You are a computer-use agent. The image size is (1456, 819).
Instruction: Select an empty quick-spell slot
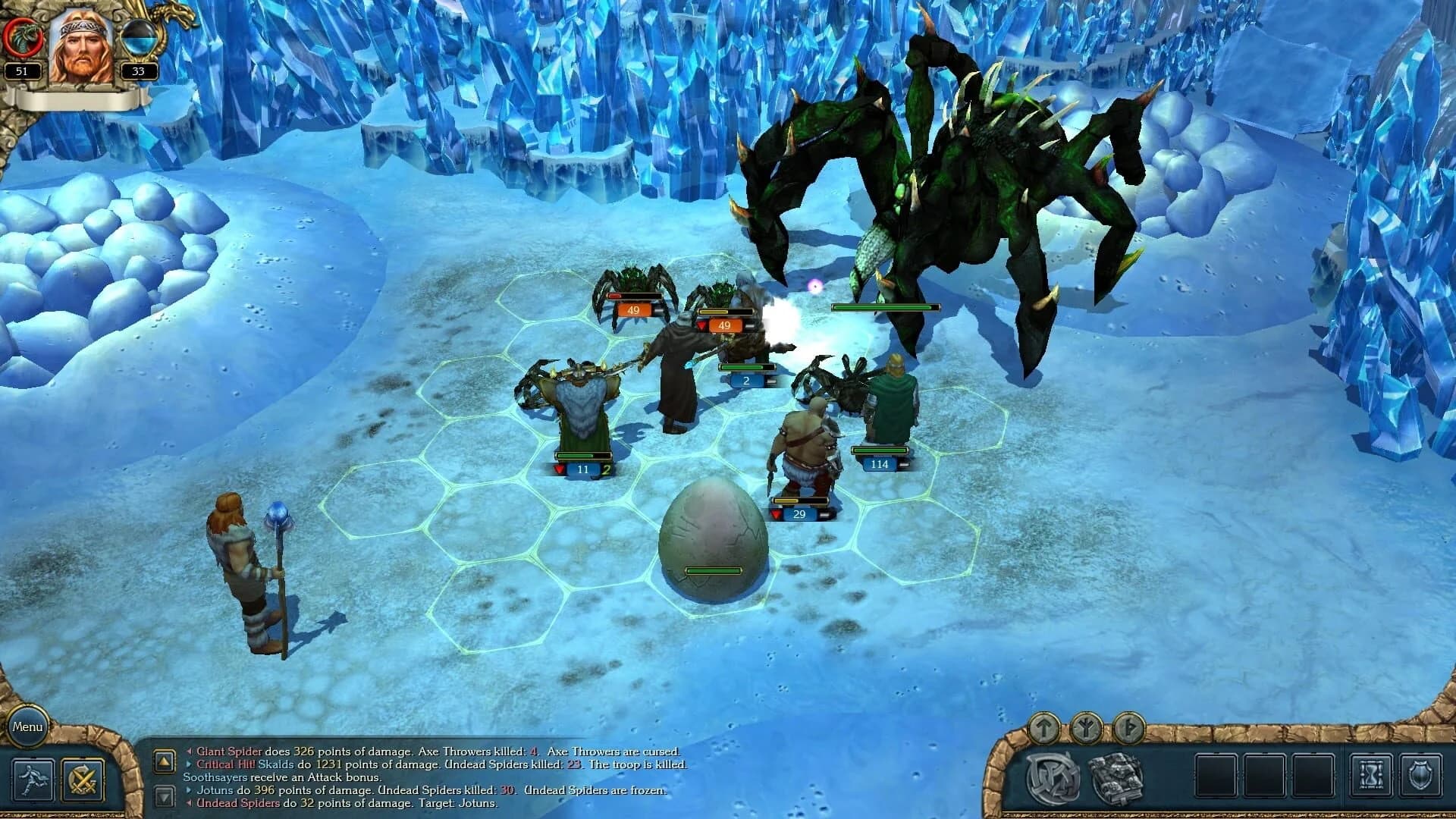pos(1216,775)
